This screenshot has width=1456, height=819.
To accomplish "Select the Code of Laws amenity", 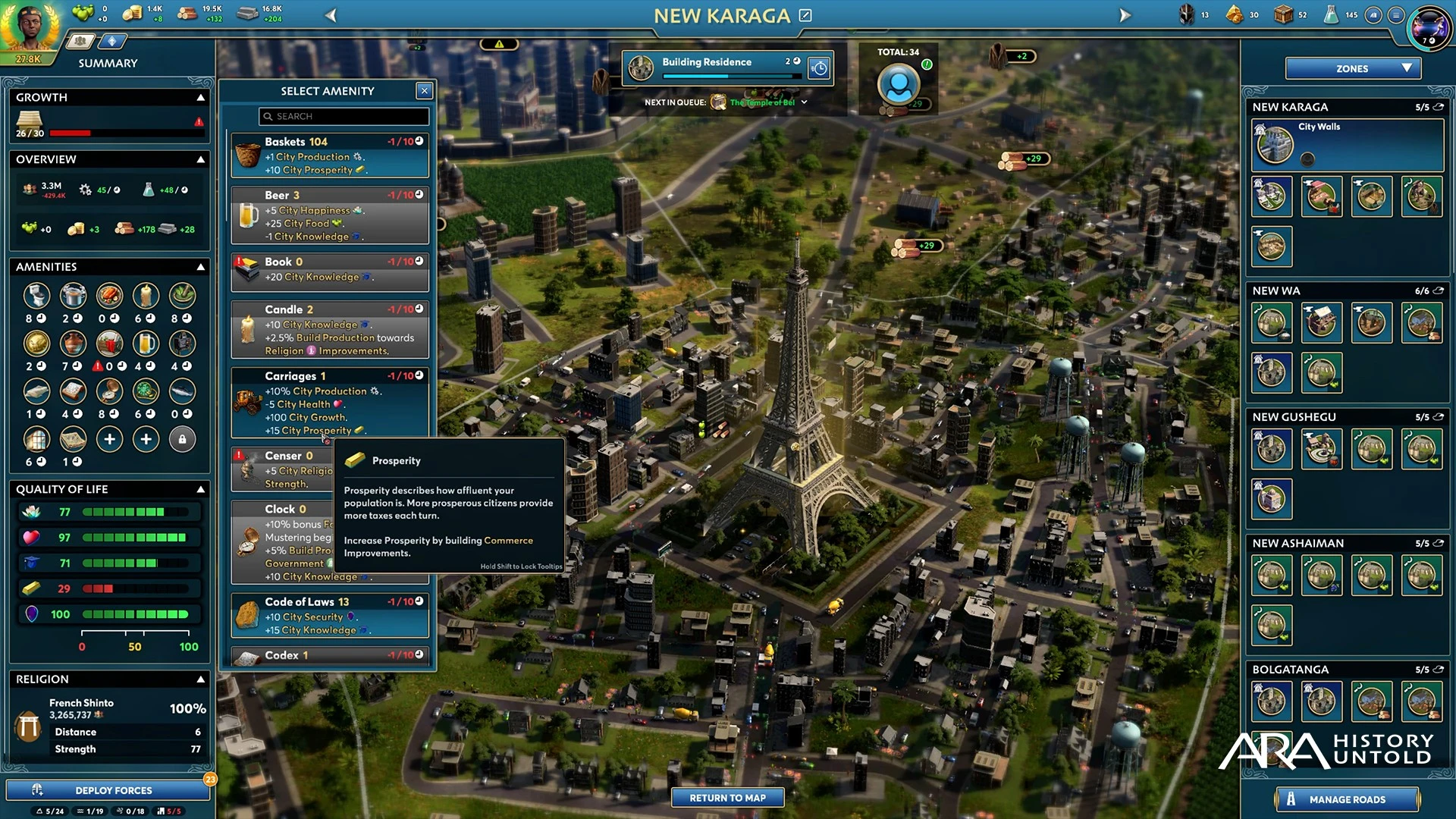I will pos(330,615).
